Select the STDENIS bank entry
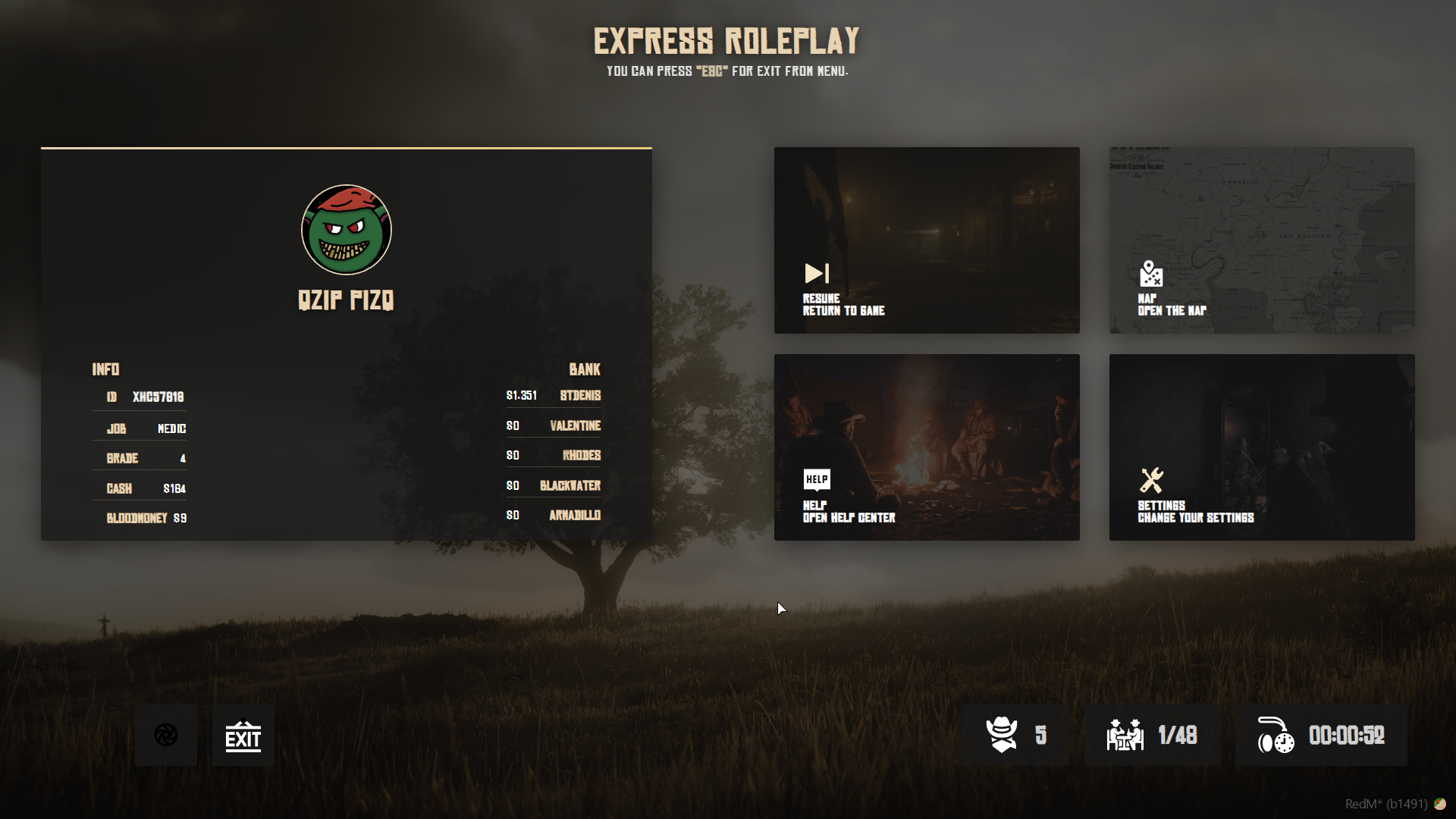1456x819 pixels. pos(554,395)
